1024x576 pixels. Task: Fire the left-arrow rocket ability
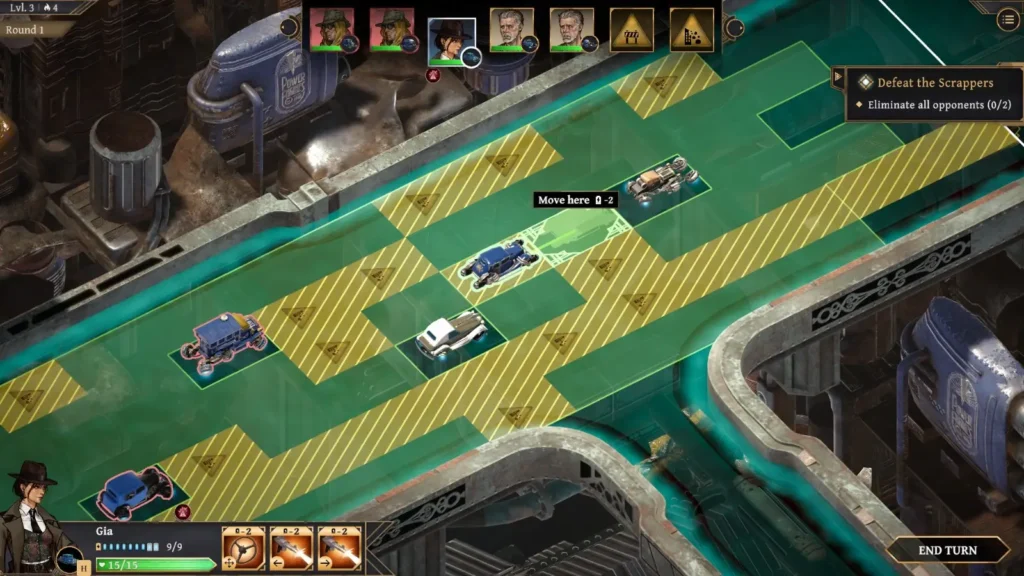[x=291, y=548]
